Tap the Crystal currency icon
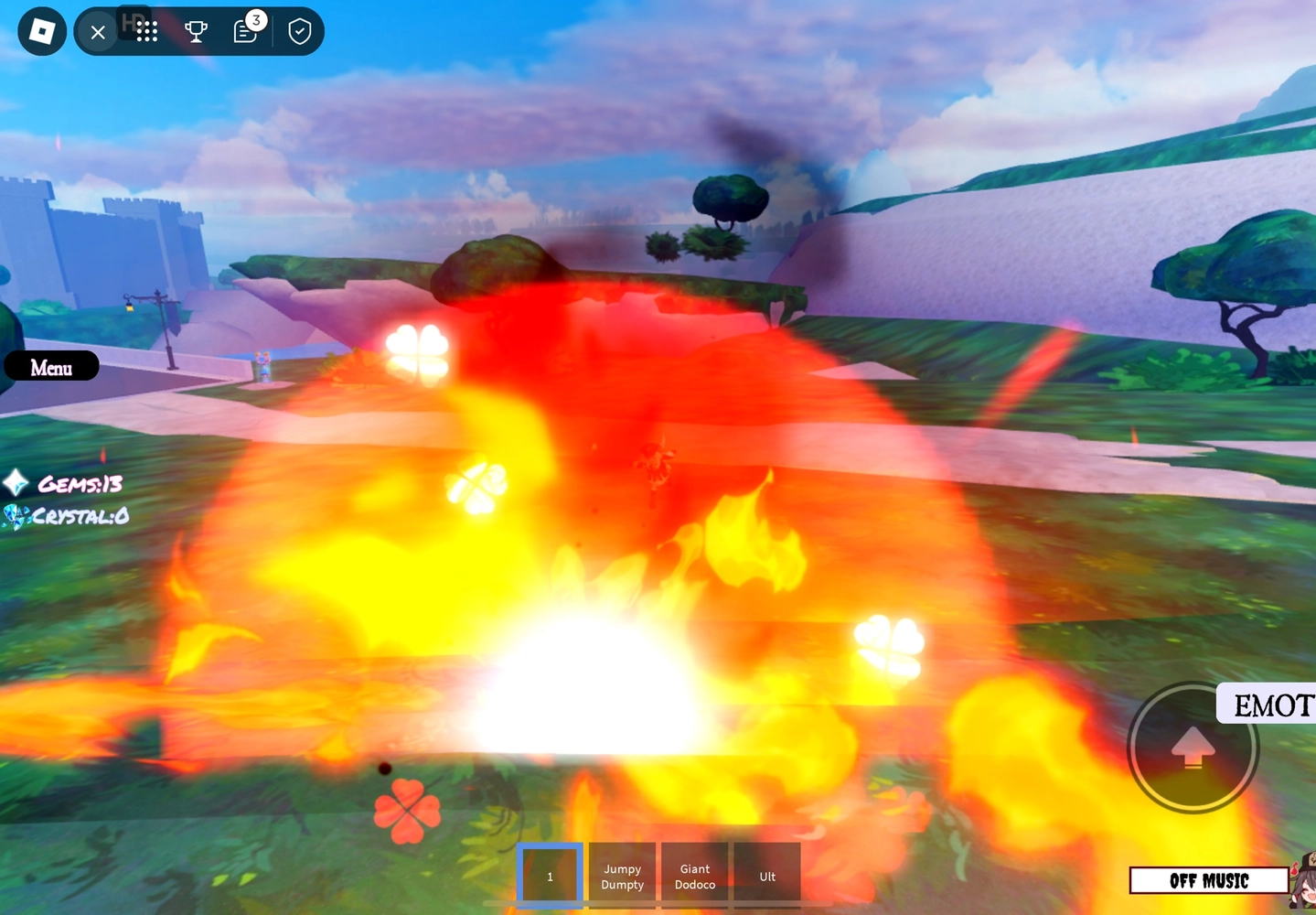 click(15, 515)
